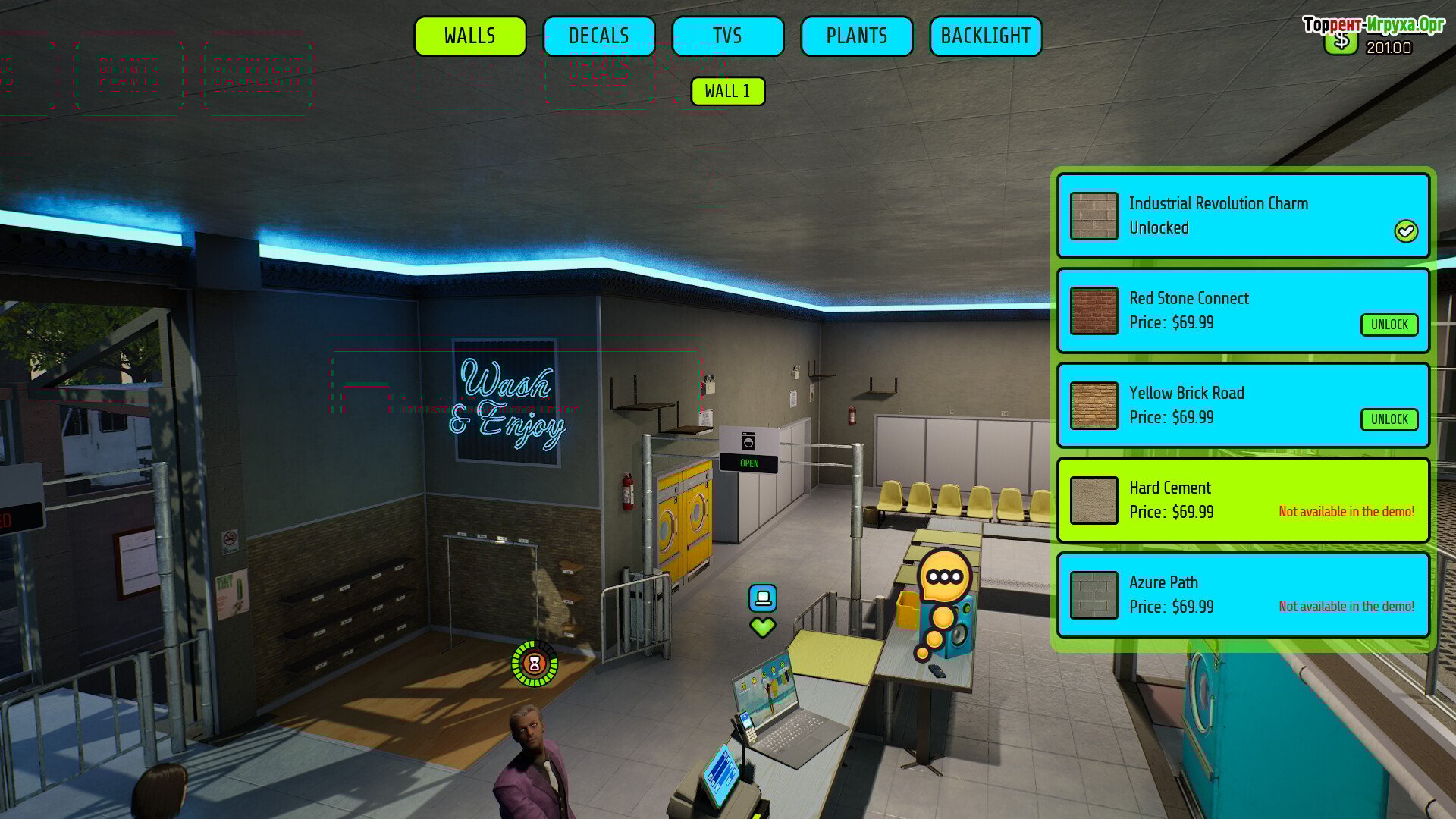Click the Yellow Brick Road texture thumbnail

click(1094, 406)
